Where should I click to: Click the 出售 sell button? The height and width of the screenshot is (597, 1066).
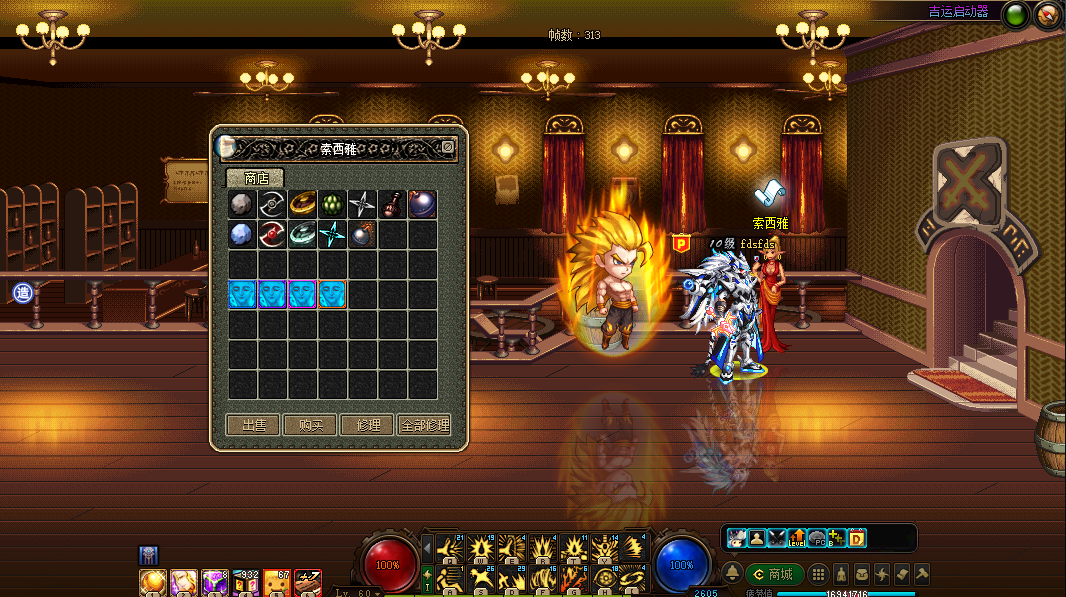[x=253, y=425]
